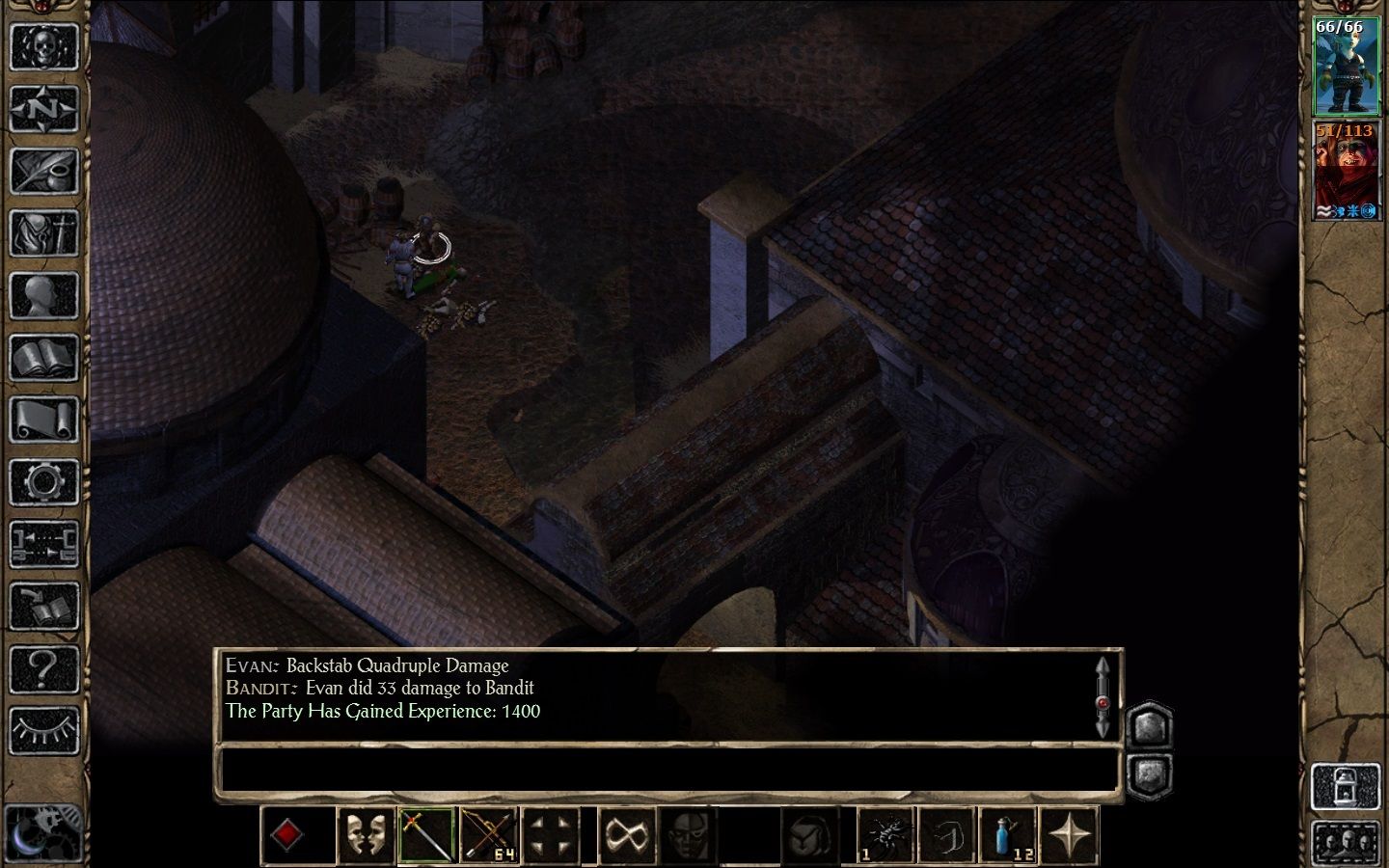Open special abilities with the star icon
The width and height of the screenshot is (1389, 868).
[x=1071, y=833]
